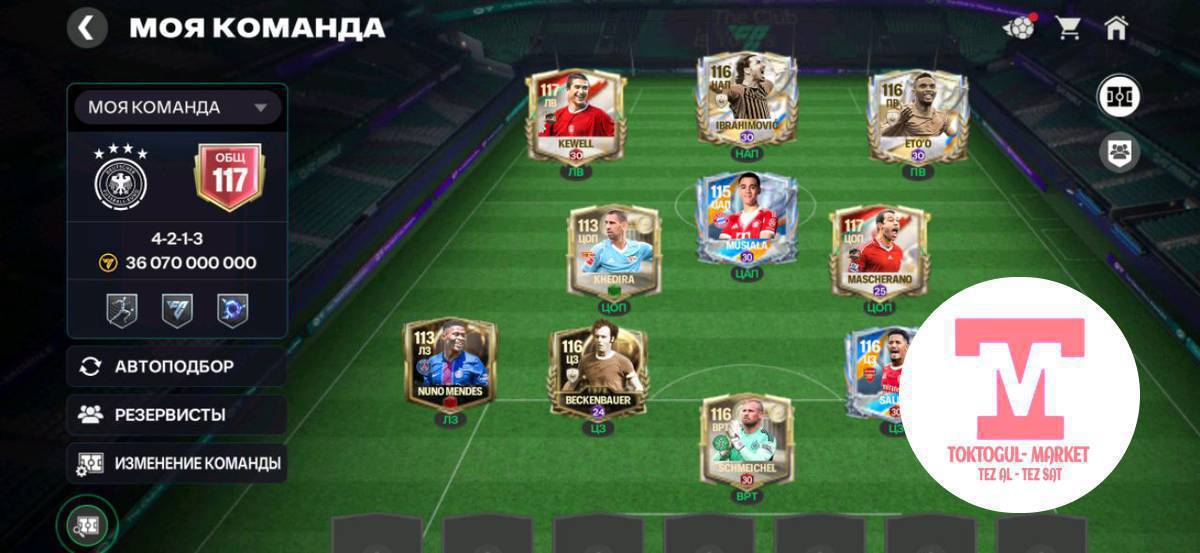
Task: Open the РЕЗЕРВИСТЫ reserves list
Action: click(177, 414)
